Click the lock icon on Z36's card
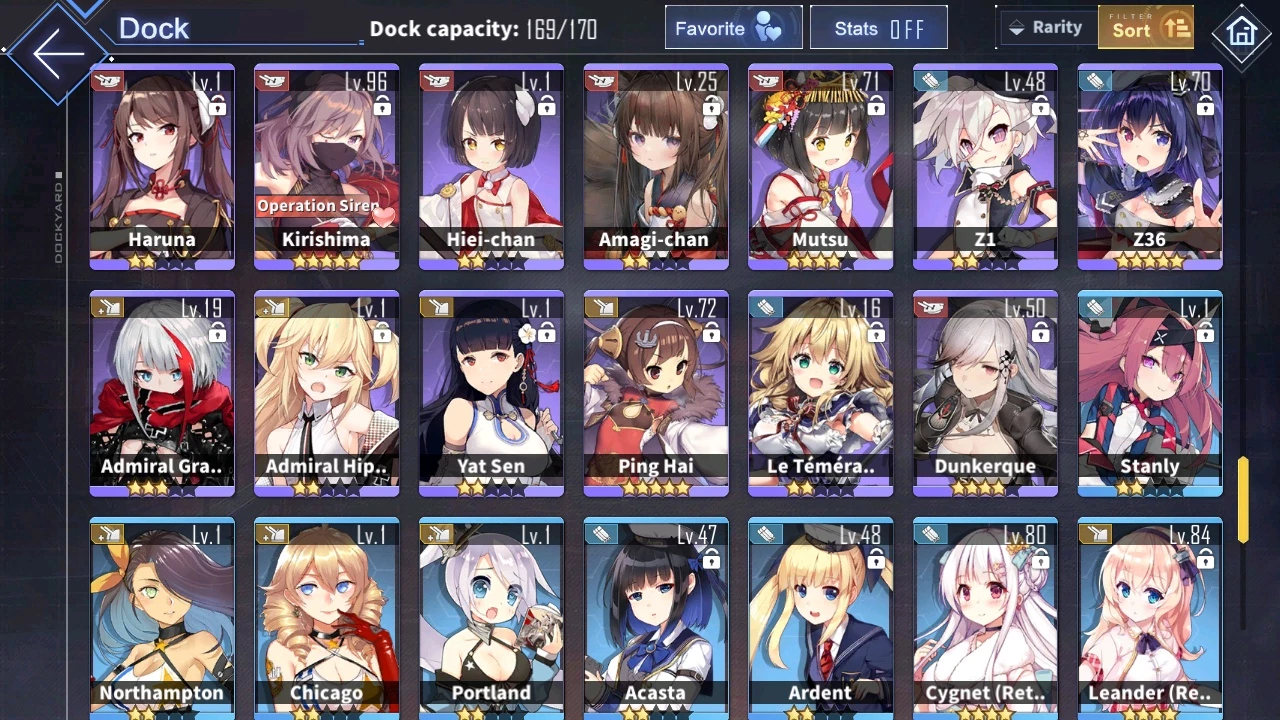This screenshot has width=1280, height=720. click(1204, 107)
